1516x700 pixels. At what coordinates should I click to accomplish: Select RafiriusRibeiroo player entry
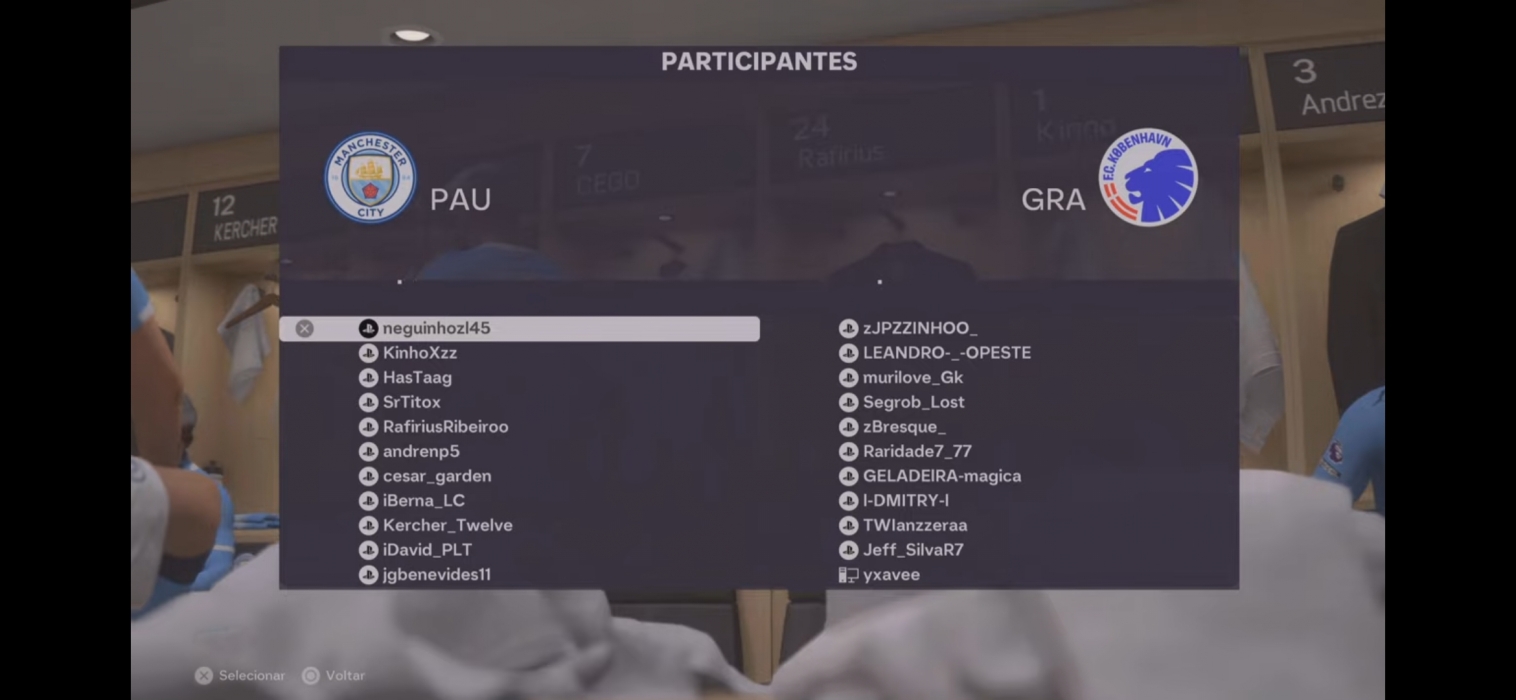coord(445,427)
